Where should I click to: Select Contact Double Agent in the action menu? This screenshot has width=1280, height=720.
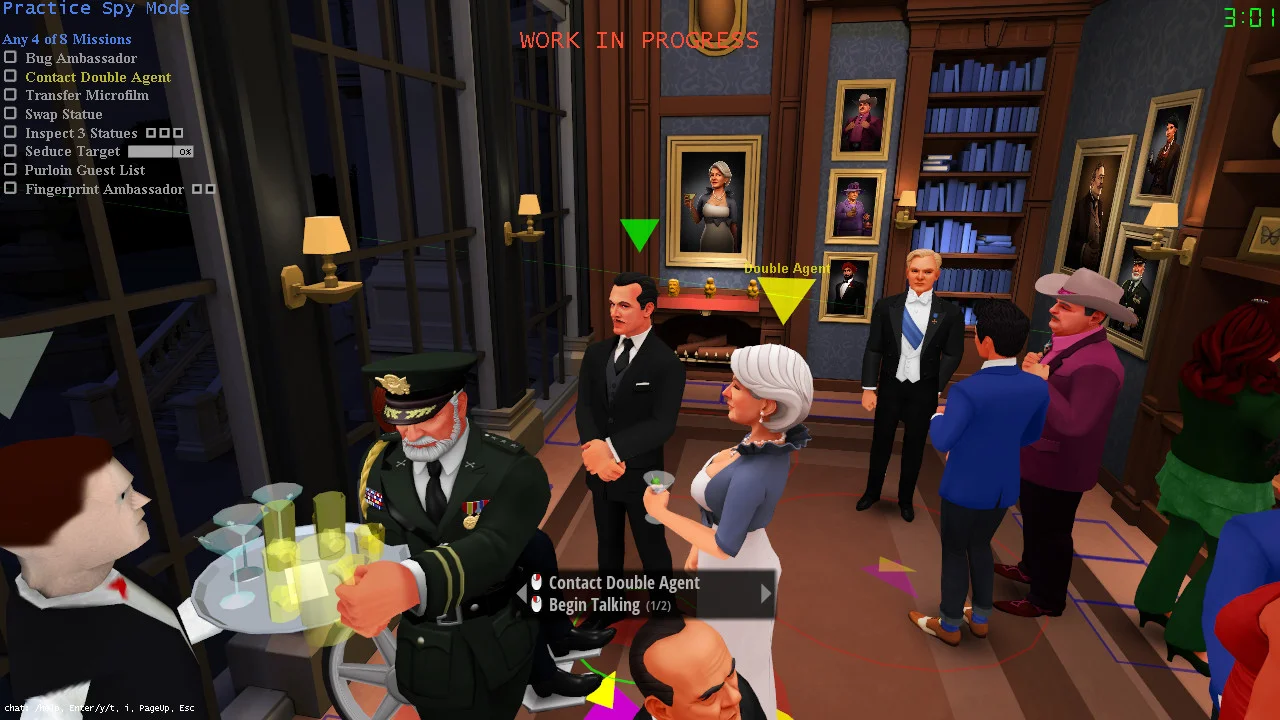click(625, 582)
